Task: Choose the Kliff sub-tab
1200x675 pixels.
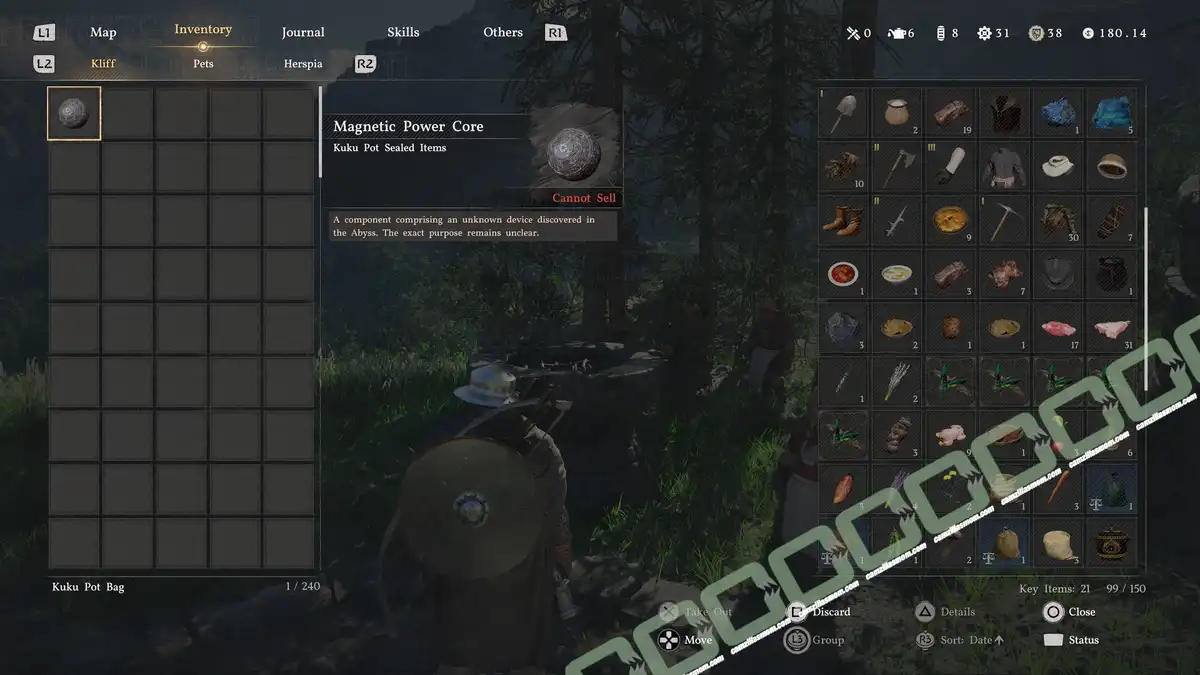Action: tap(103, 64)
